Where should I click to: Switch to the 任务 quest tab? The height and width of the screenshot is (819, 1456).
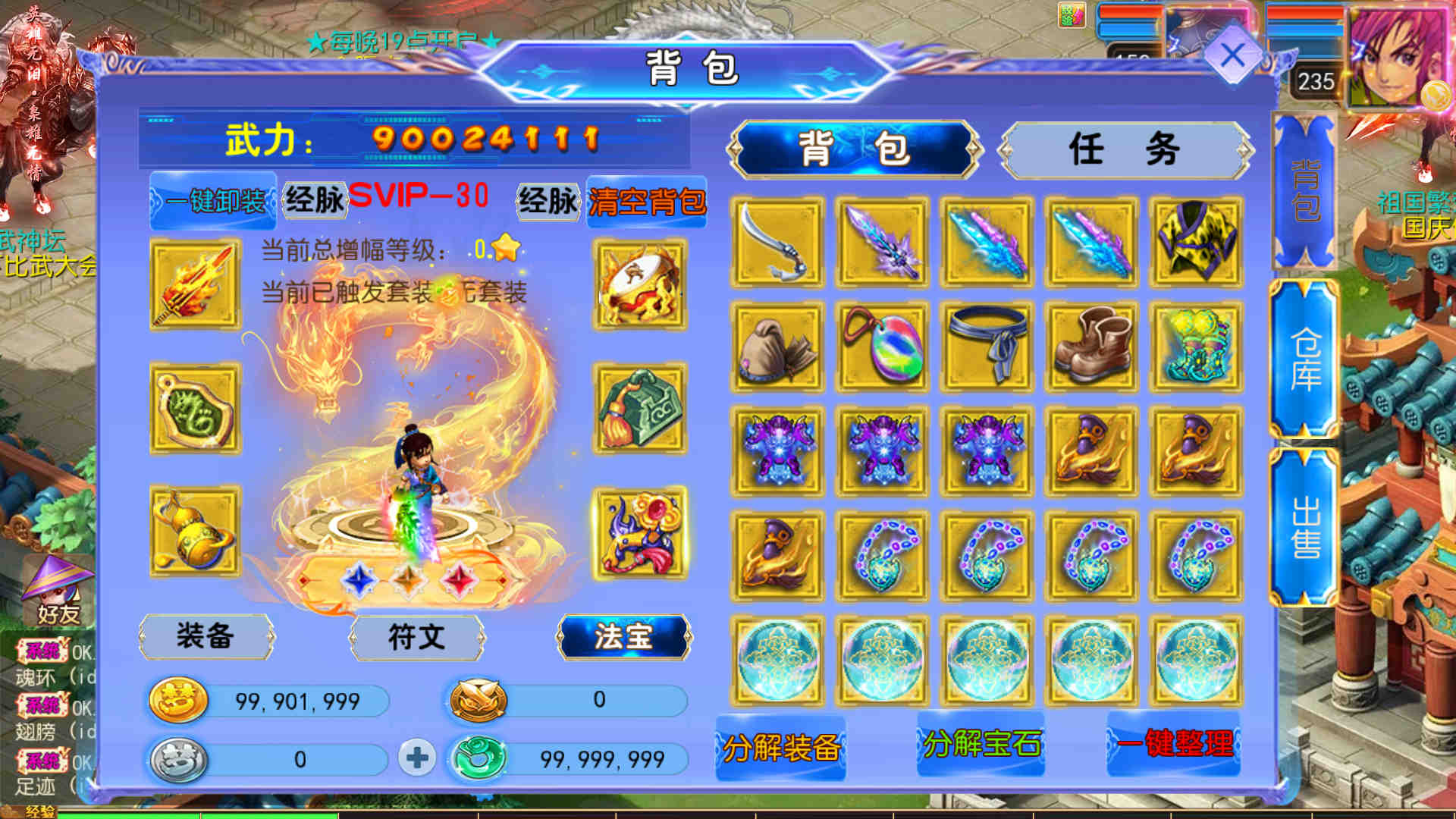click(1125, 149)
